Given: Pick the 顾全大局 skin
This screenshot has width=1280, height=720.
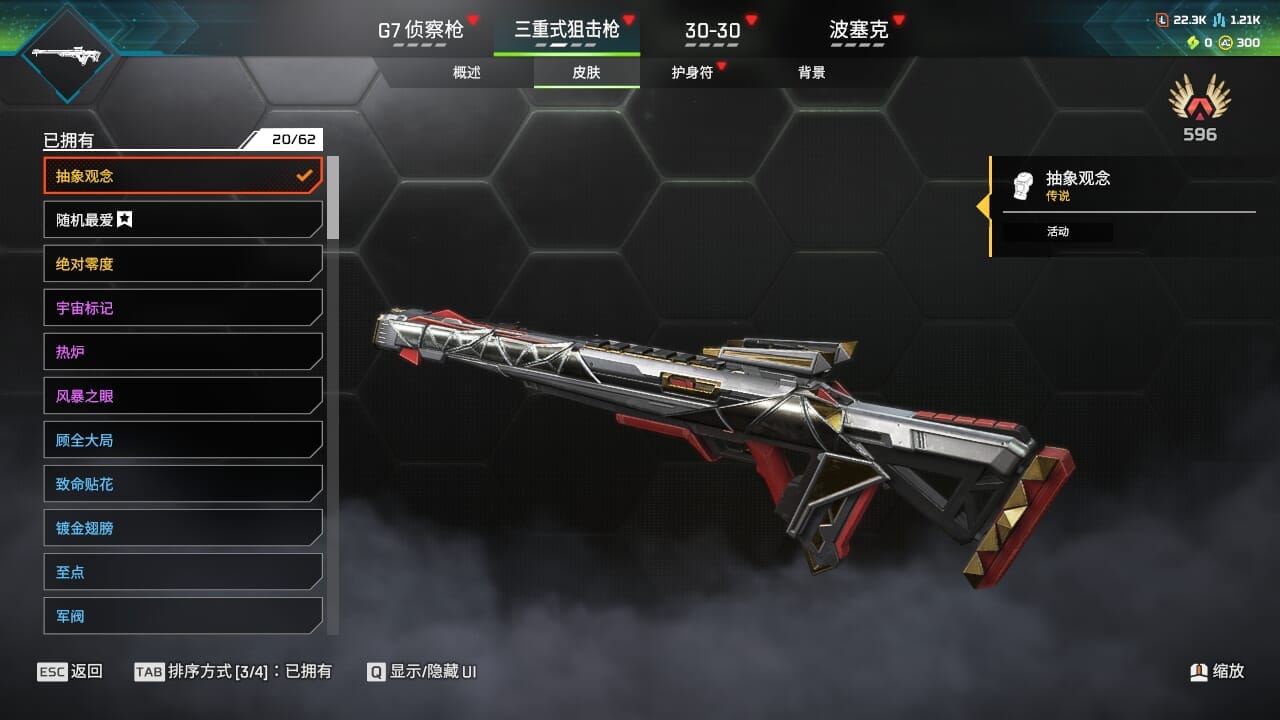Looking at the screenshot, I should 183,440.
